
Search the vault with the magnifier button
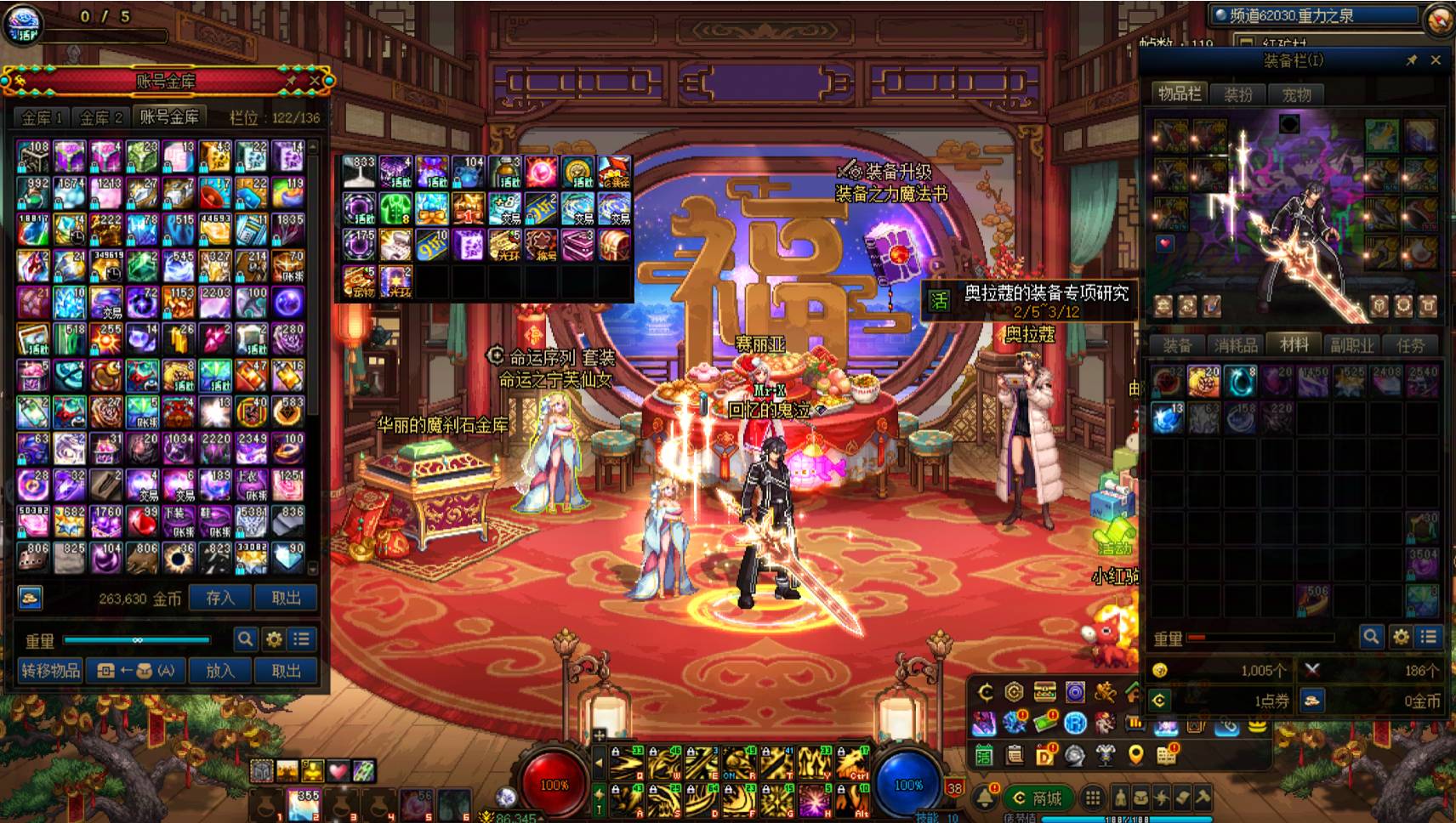(245, 639)
